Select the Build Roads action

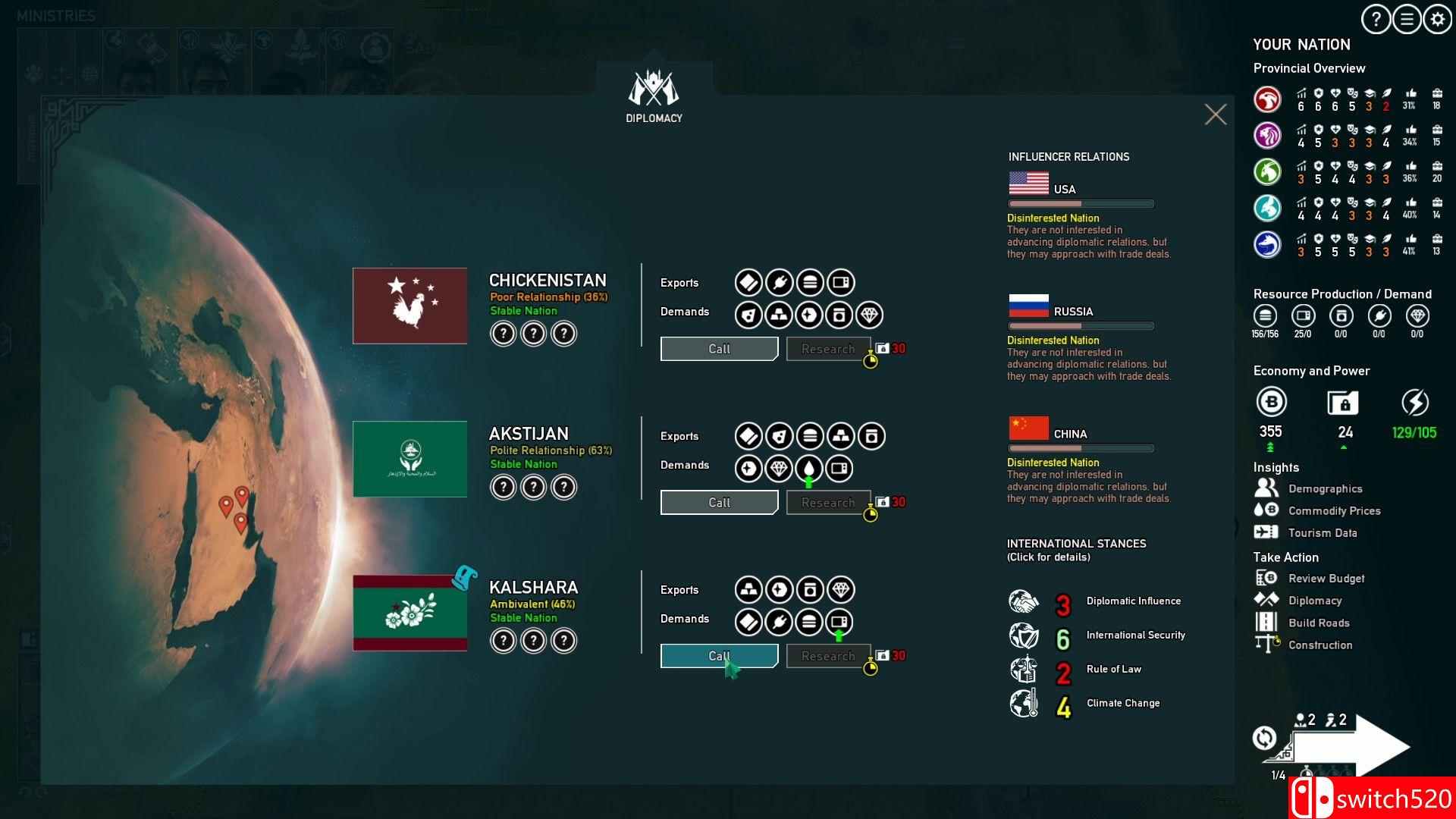click(1318, 623)
